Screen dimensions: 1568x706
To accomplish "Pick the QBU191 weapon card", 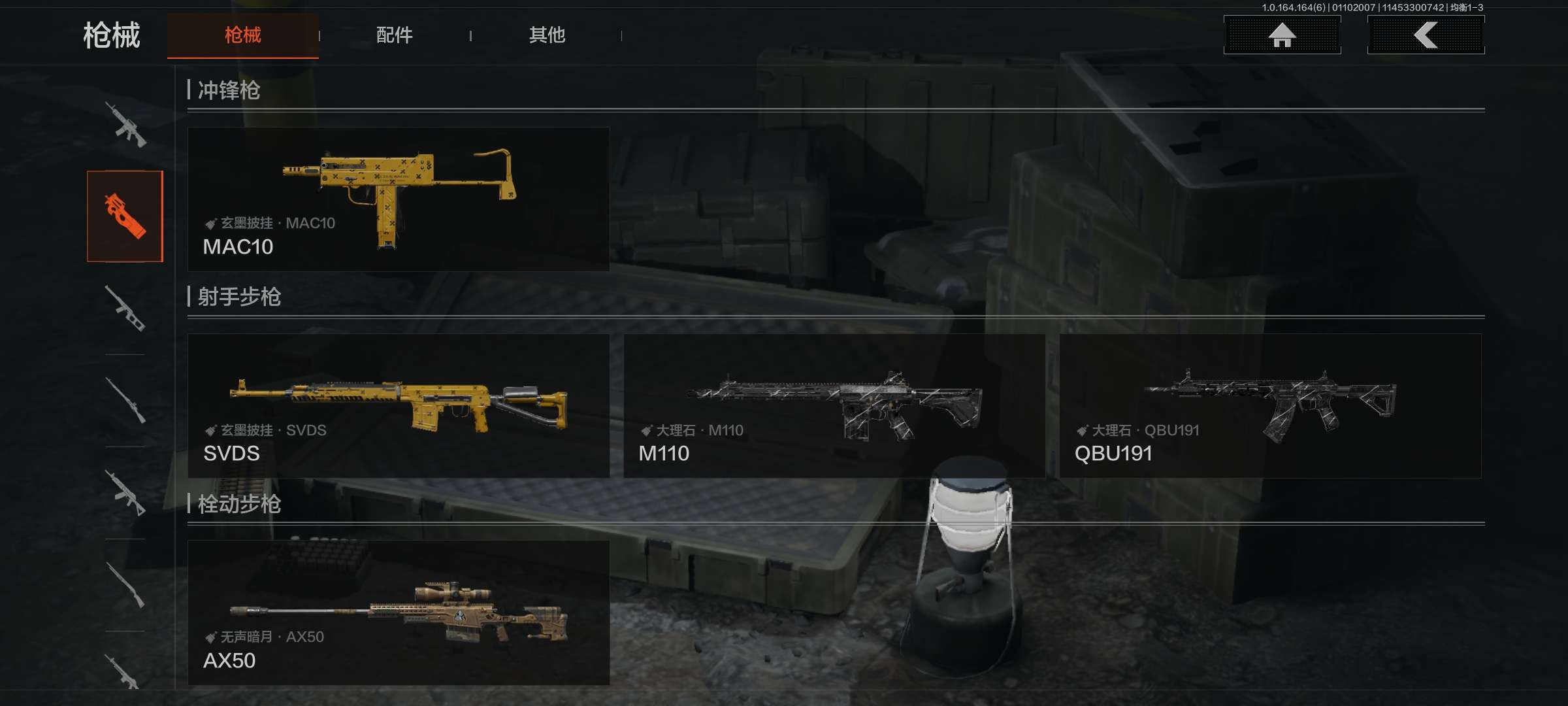I will point(1270,406).
